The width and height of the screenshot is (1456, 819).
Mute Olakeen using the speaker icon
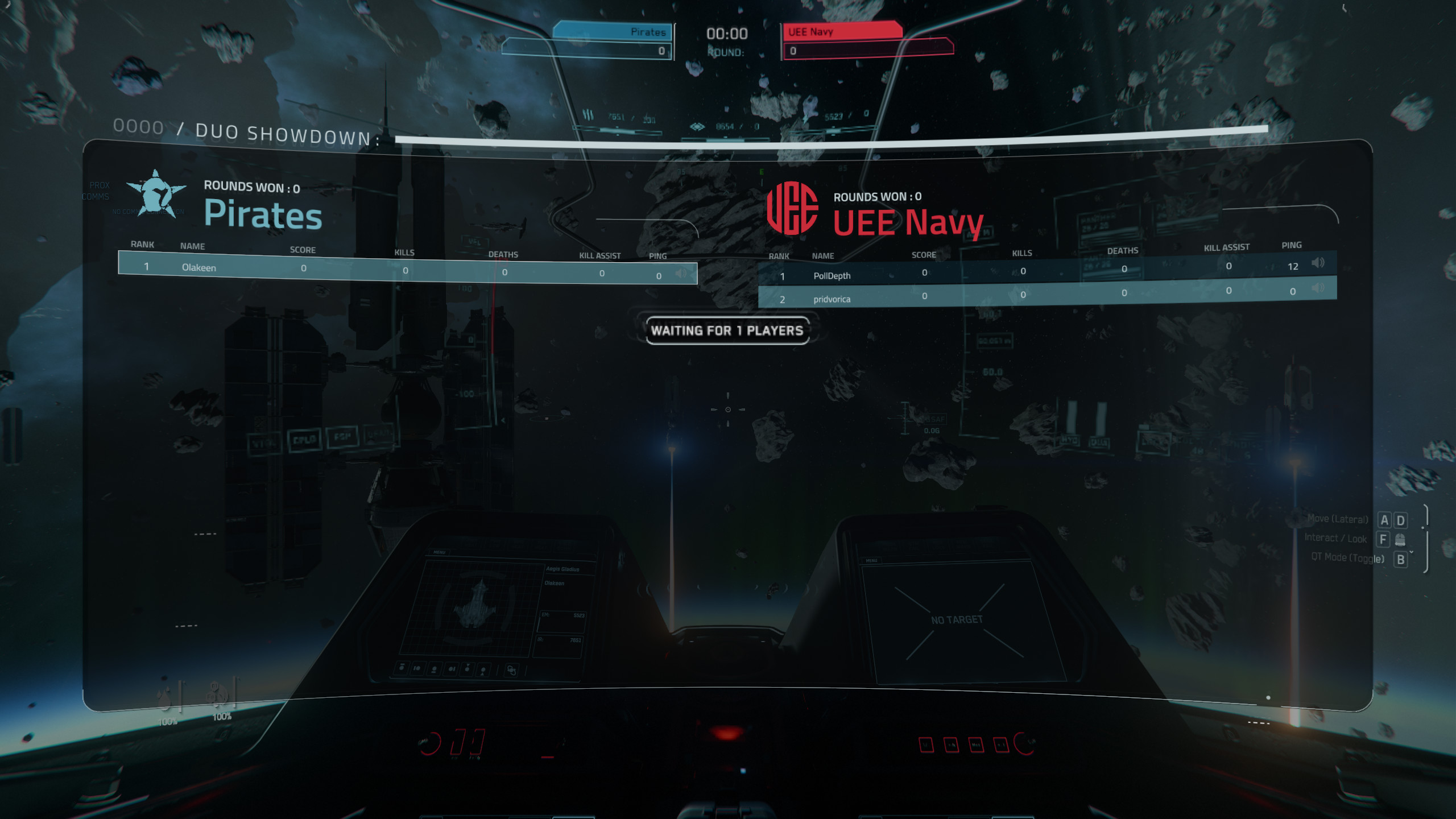(x=680, y=272)
